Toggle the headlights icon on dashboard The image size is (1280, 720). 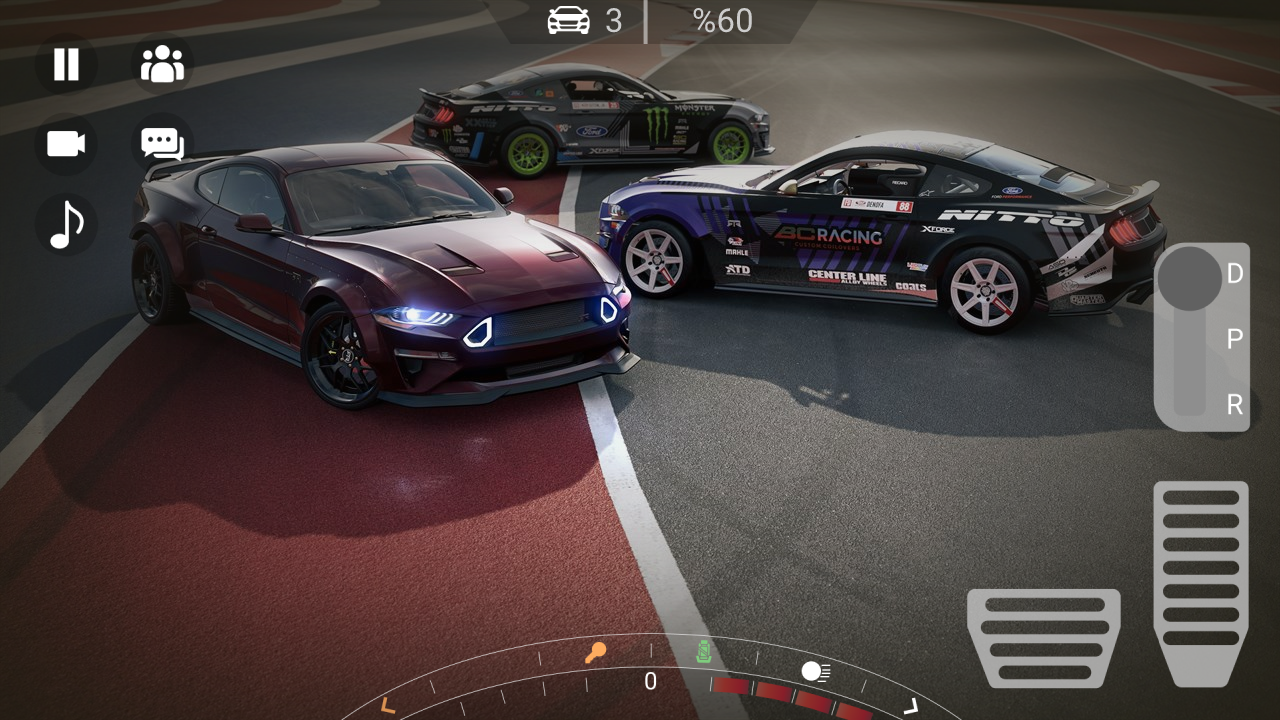[815, 671]
